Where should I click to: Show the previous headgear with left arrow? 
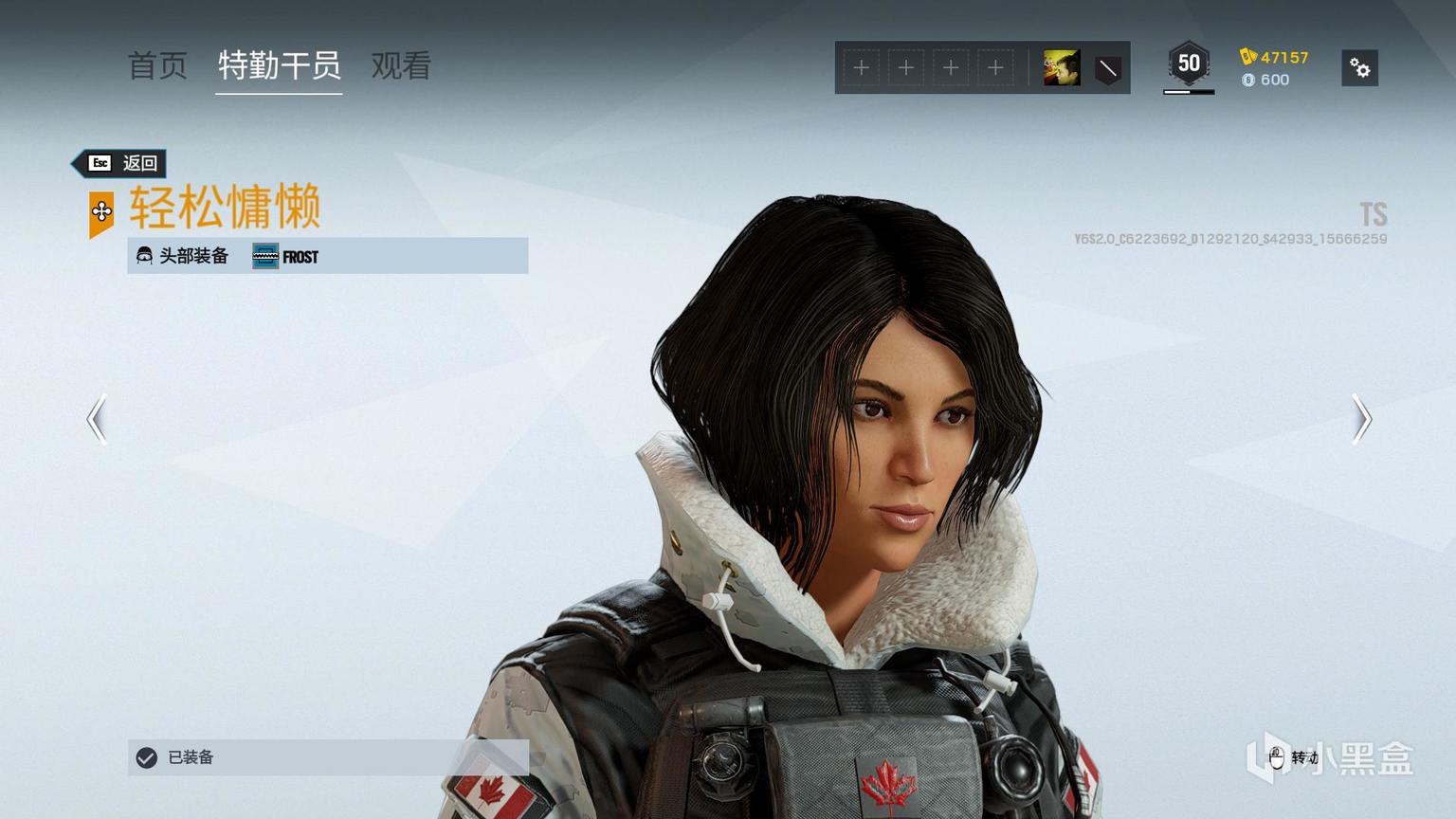(97, 419)
